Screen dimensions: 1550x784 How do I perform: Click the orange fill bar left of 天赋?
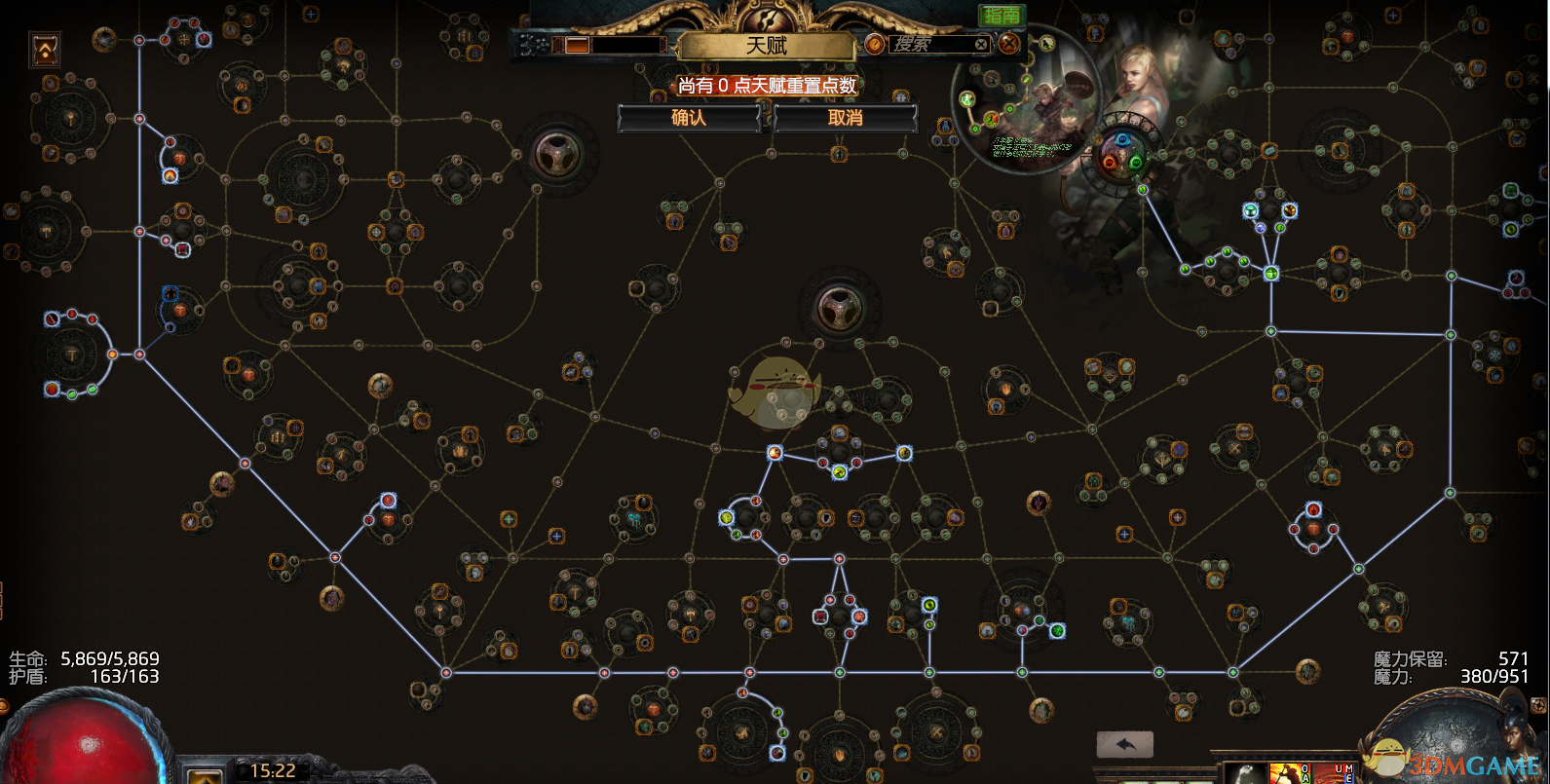pos(578,45)
